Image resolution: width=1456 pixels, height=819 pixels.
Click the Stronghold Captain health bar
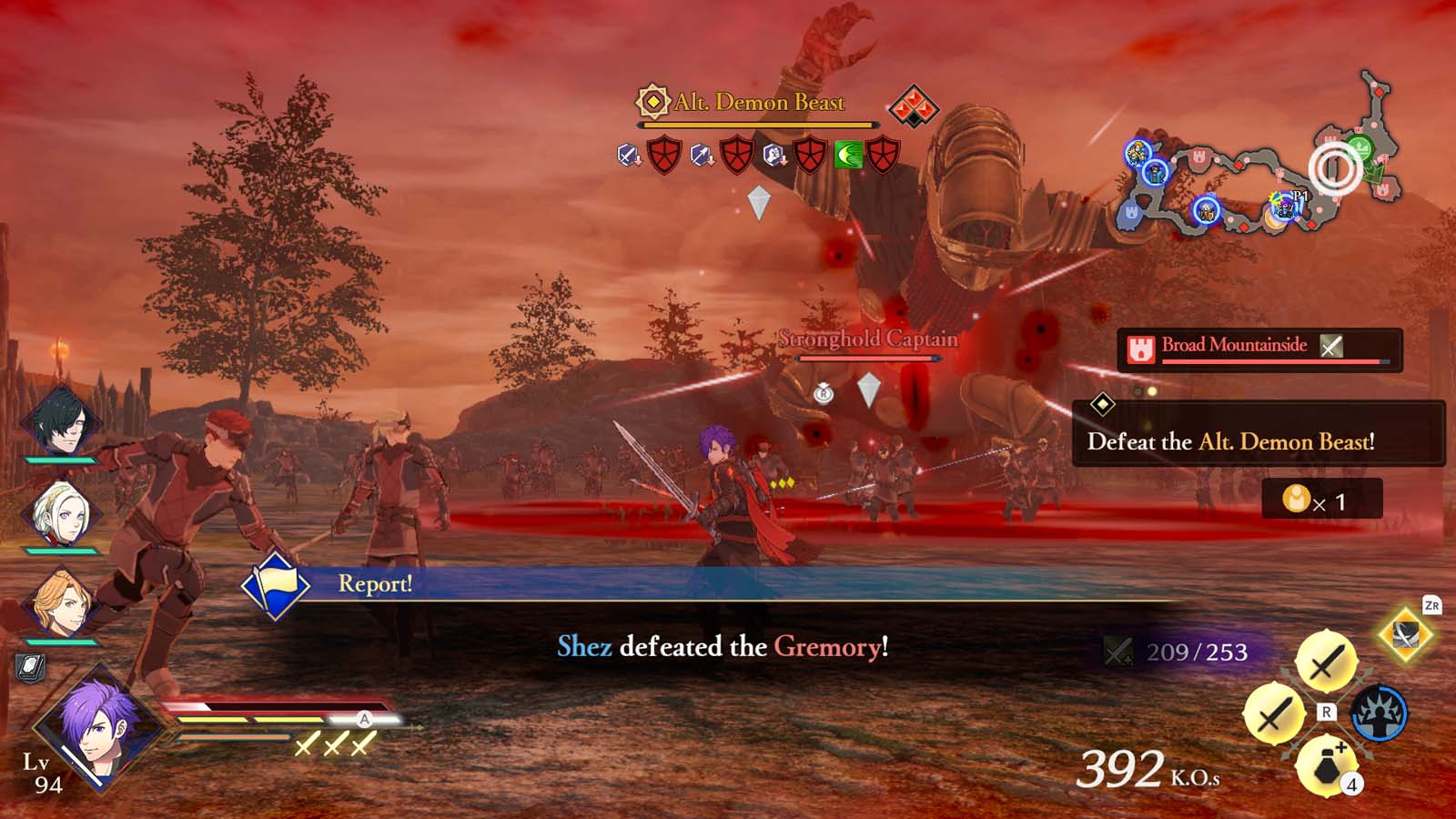(866, 358)
